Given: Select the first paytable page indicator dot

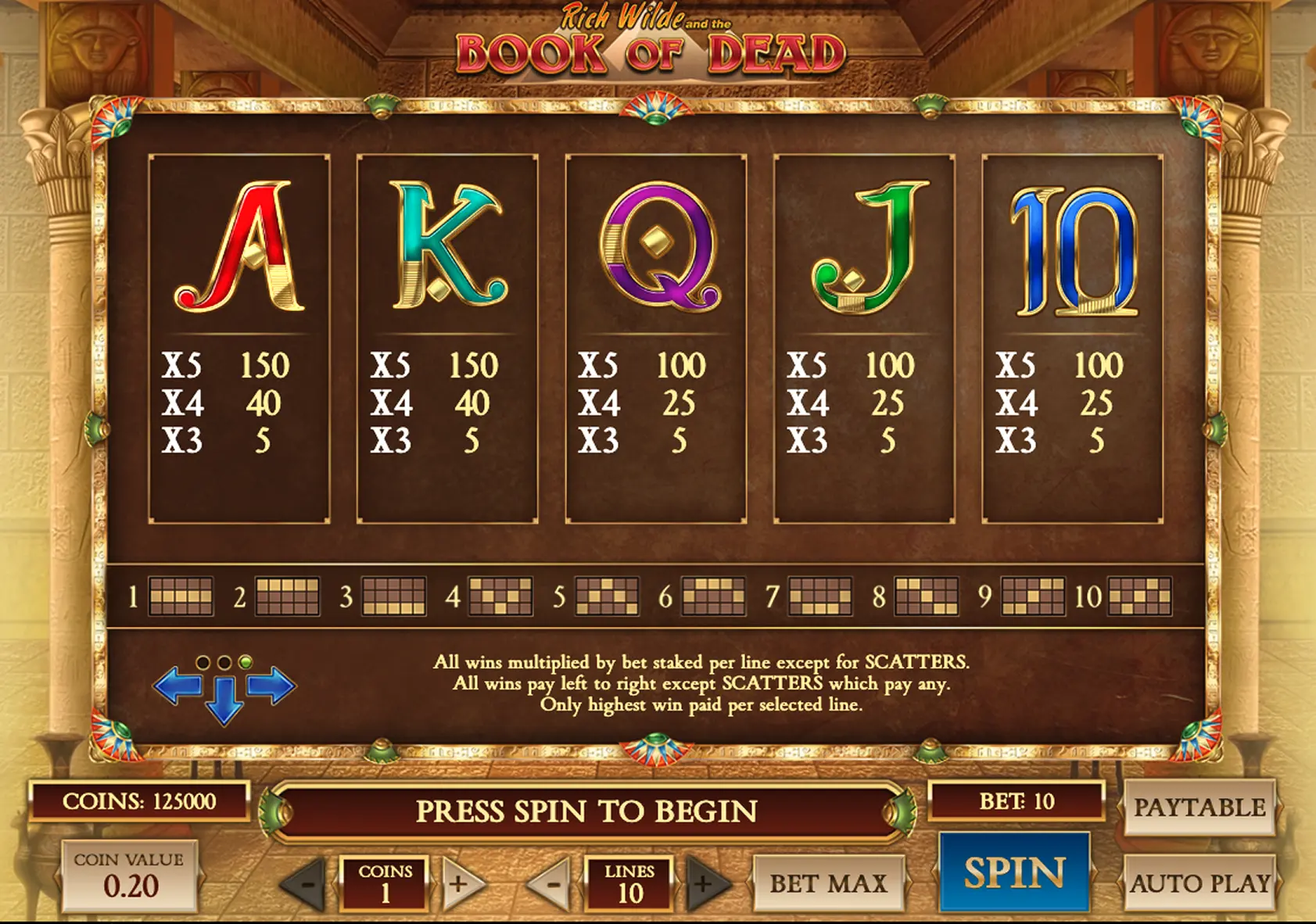Looking at the screenshot, I should [205, 661].
